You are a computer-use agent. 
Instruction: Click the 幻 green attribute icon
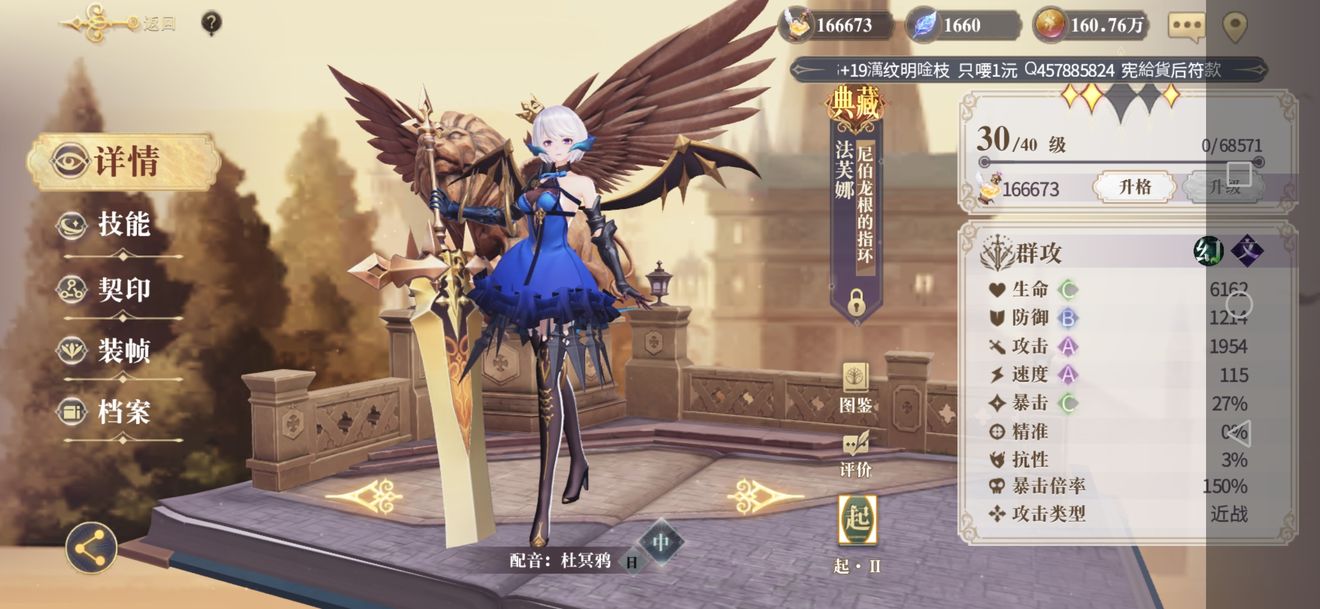point(1209,250)
